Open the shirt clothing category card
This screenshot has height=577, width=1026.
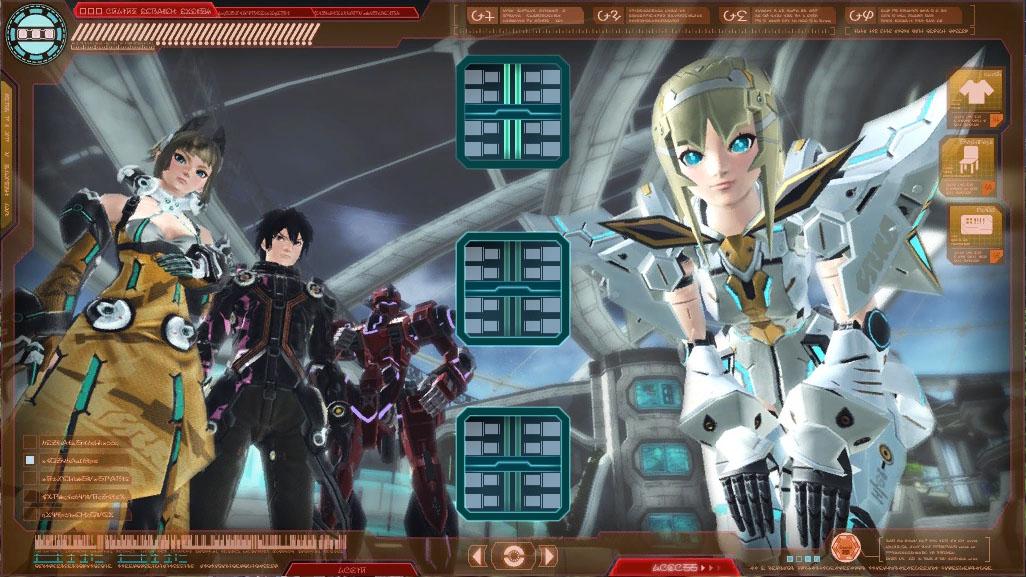click(975, 99)
